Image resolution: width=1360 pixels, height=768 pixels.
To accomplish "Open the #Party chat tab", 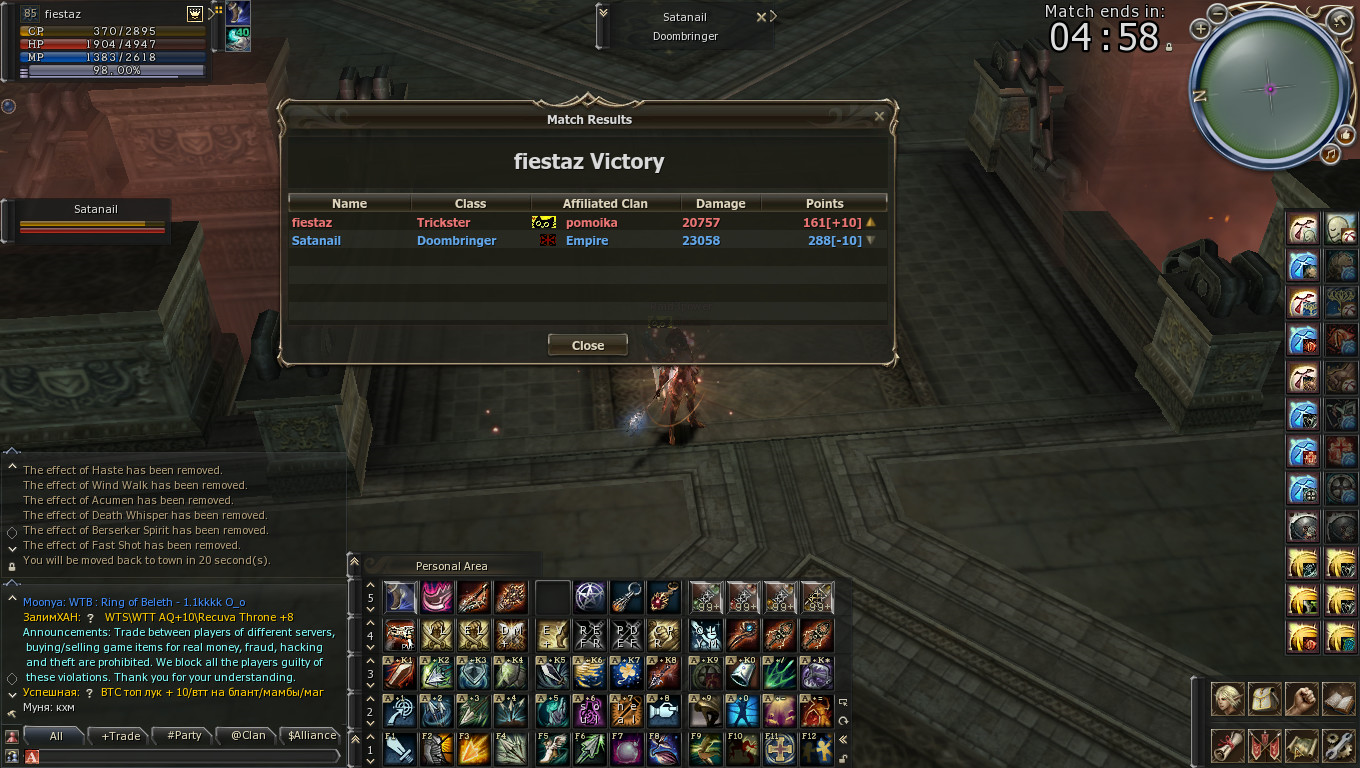I will click(184, 736).
